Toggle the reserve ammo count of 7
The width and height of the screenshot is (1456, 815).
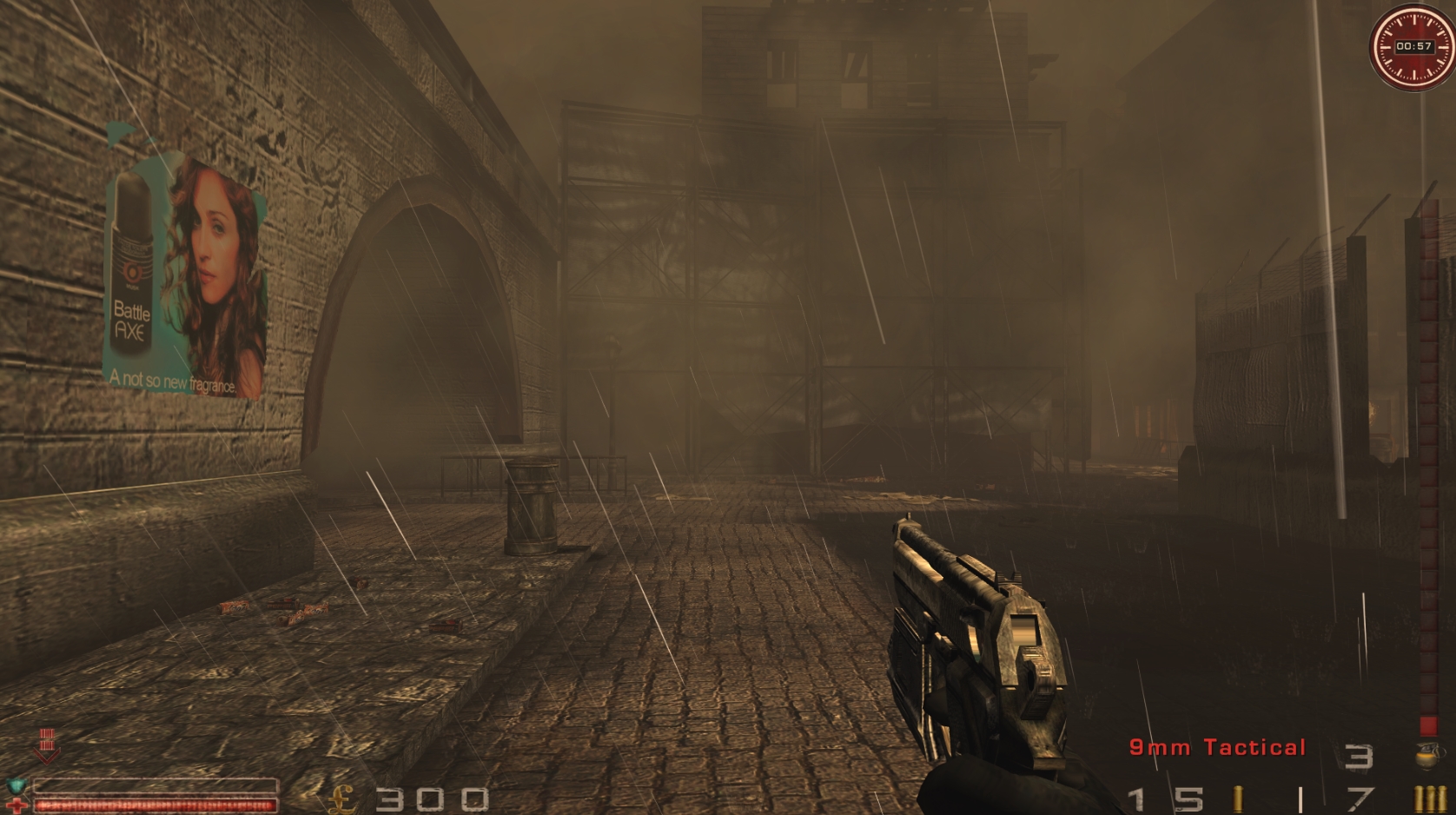1360,799
